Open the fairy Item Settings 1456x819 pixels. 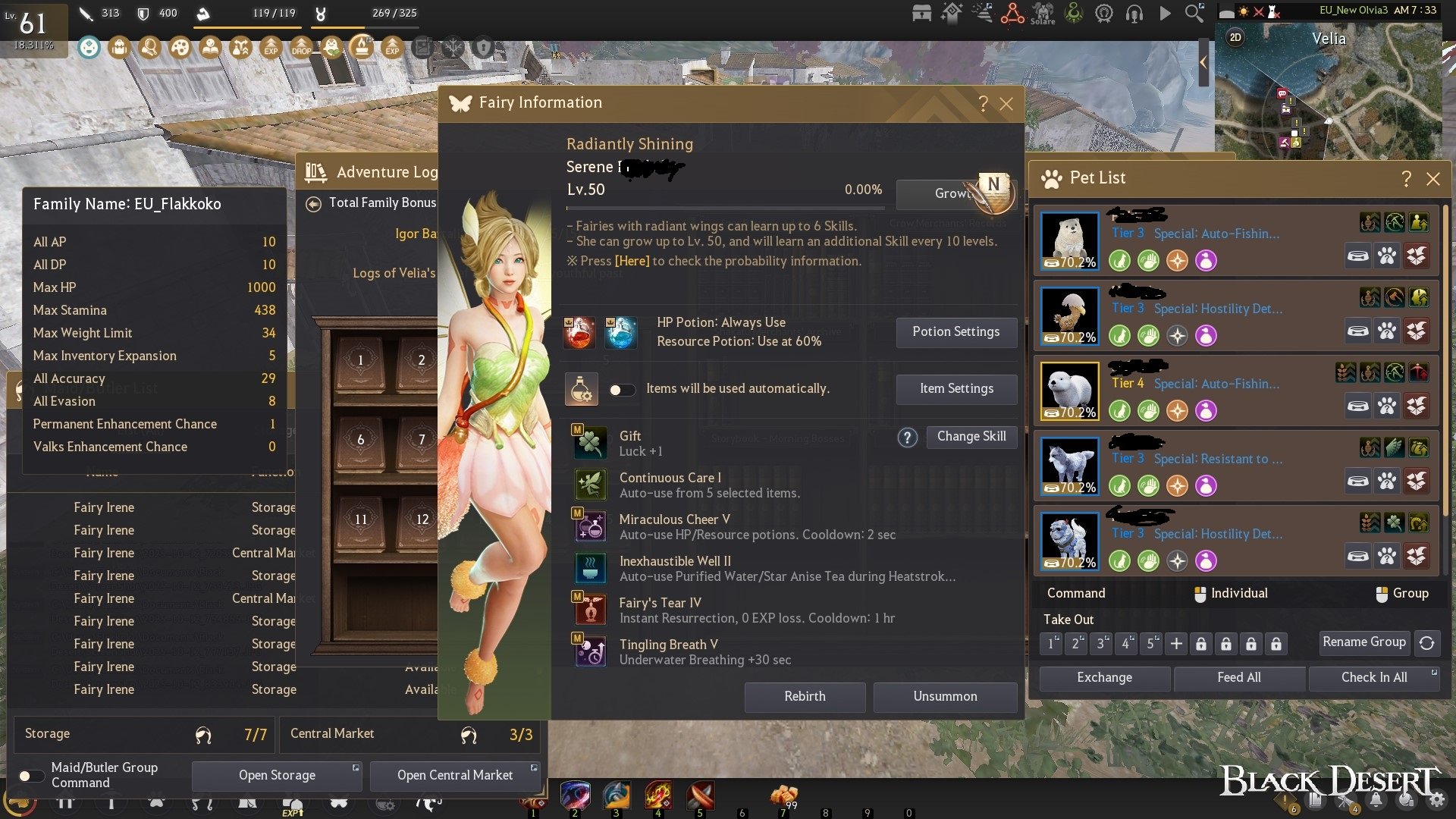[x=955, y=389]
